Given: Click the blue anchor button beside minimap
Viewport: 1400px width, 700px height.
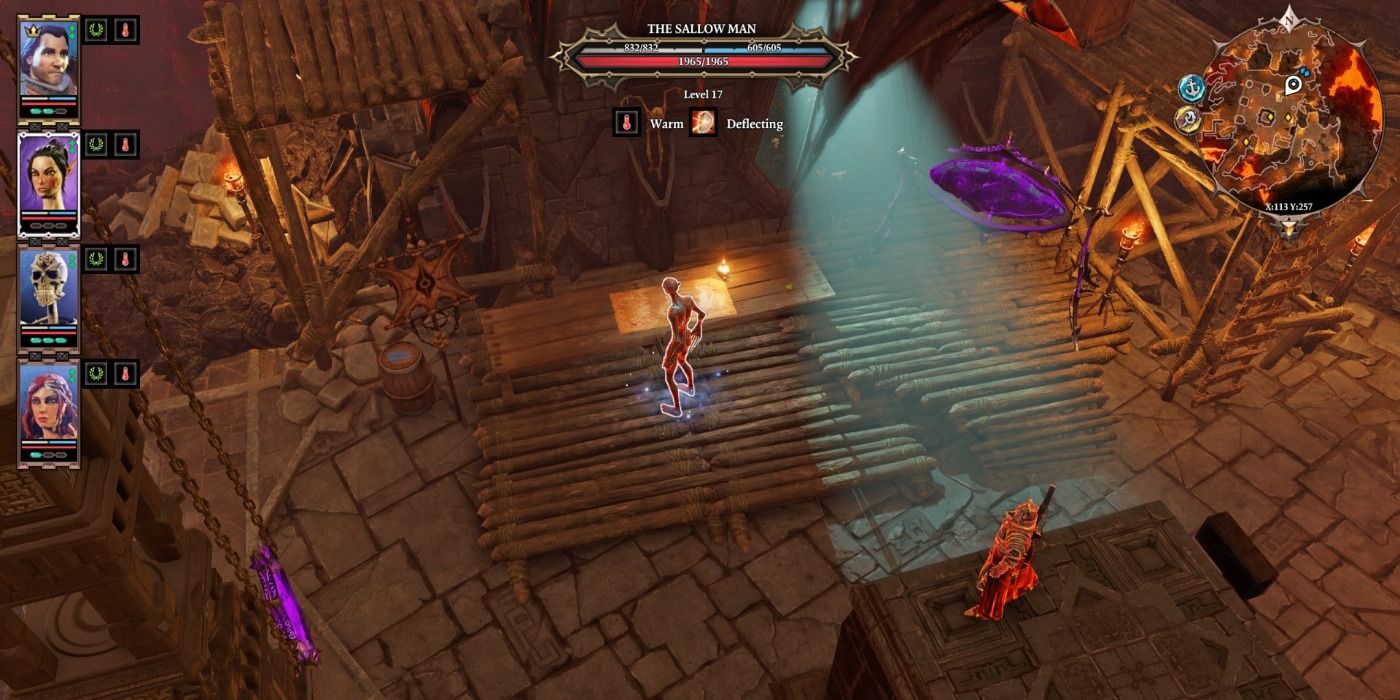Looking at the screenshot, I should click(1191, 89).
